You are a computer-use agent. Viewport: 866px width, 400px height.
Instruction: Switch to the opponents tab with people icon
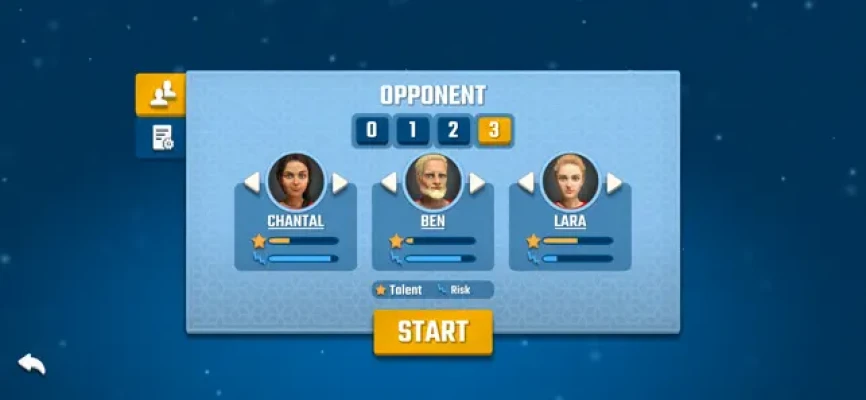tap(160, 94)
